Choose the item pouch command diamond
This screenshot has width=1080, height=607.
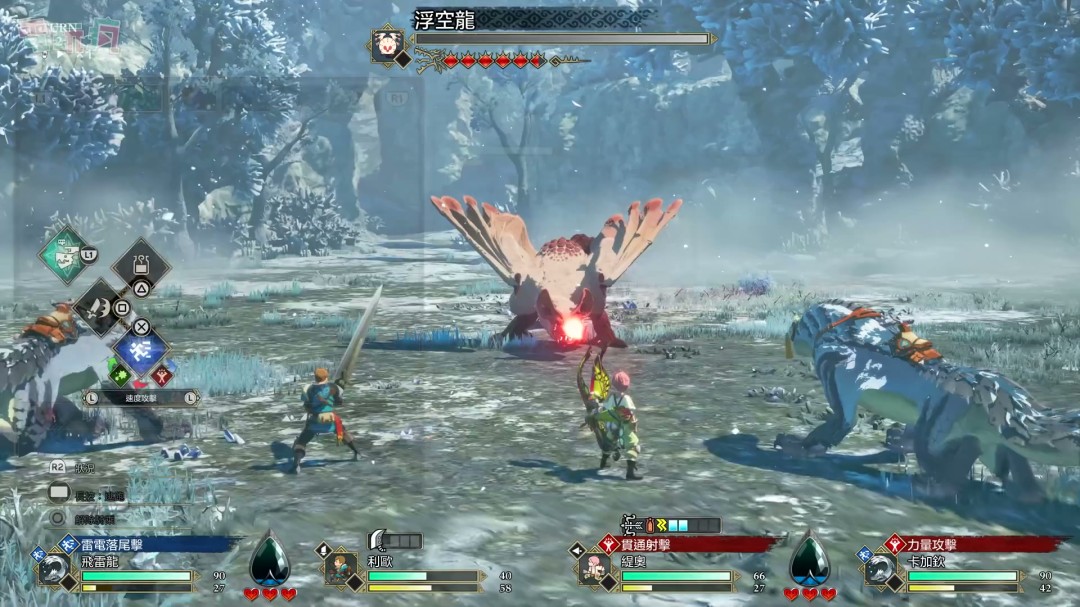click(141, 265)
